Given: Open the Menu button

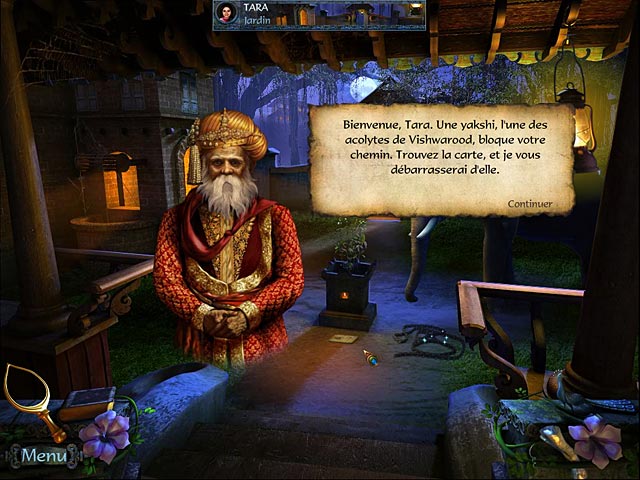Looking at the screenshot, I should pos(43,456).
